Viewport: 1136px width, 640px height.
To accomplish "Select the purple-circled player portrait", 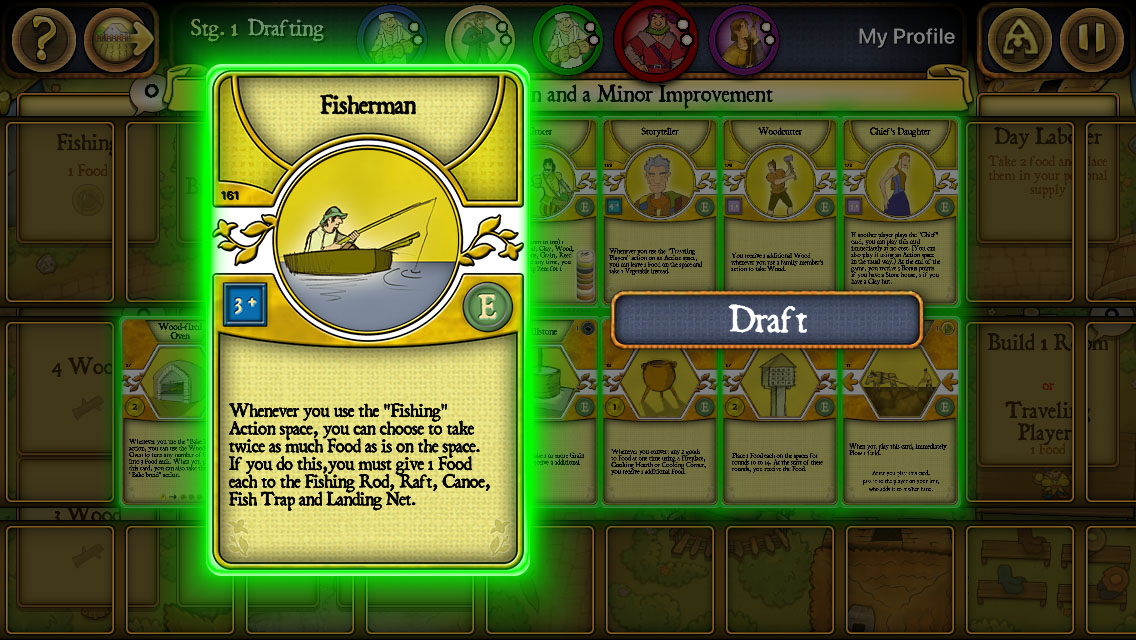I will [x=743, y=38].
